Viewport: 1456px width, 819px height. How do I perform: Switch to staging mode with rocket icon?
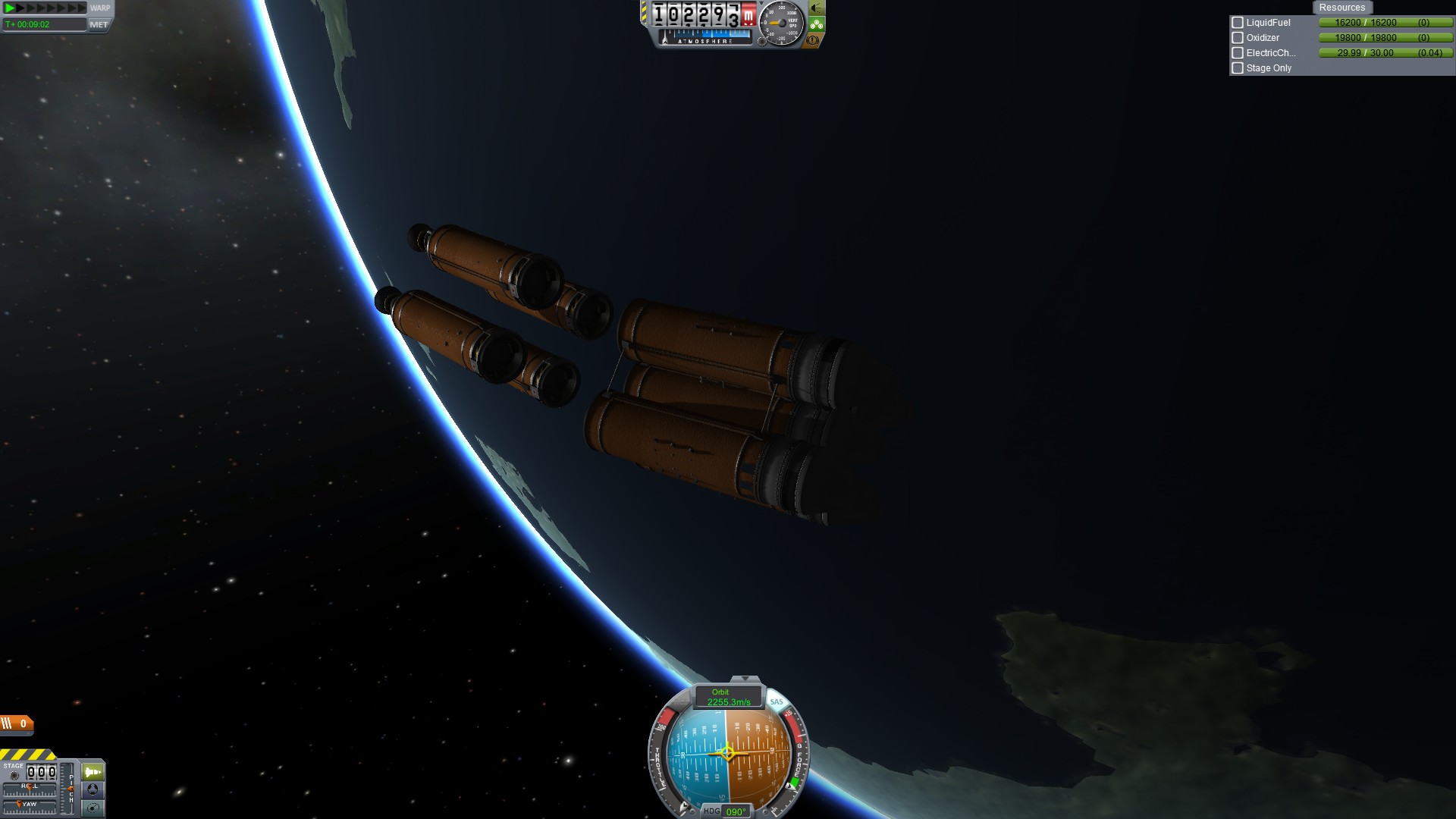coord(93,772)
